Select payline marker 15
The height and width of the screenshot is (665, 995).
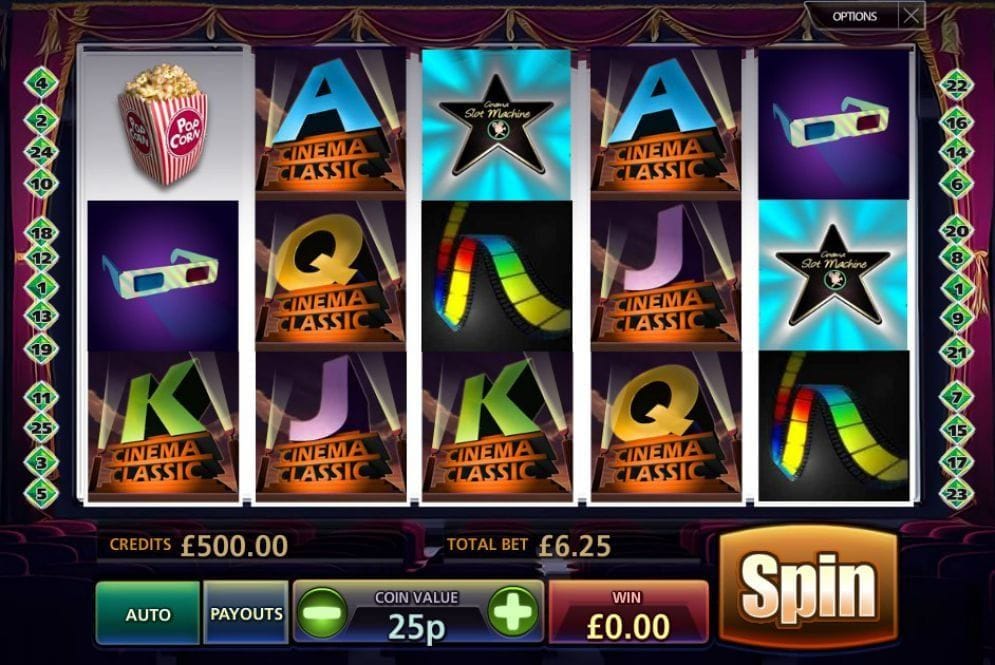pos(955,431)
